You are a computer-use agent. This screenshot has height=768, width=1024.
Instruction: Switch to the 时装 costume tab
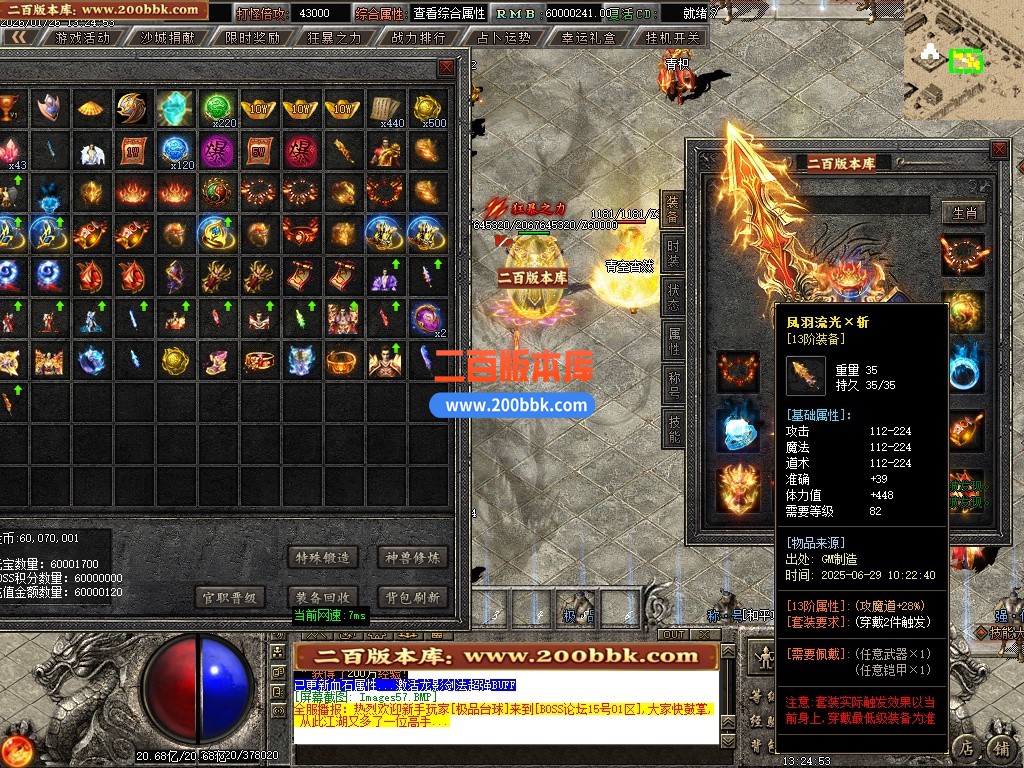tap(673, 252)
